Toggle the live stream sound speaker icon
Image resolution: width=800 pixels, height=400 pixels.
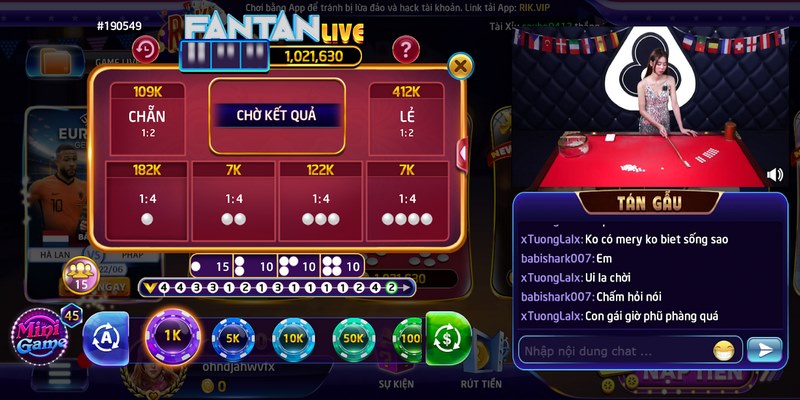pyautogui.click(x=774, y=175)
